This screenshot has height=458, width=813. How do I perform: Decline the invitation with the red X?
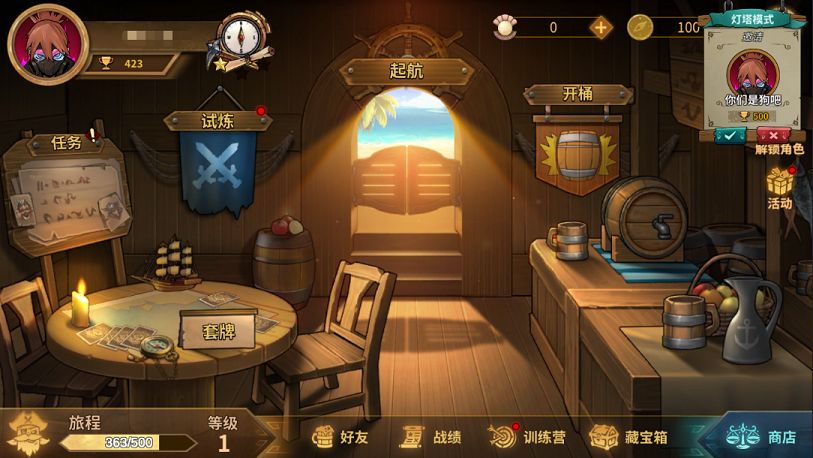[x=773, y=134]
